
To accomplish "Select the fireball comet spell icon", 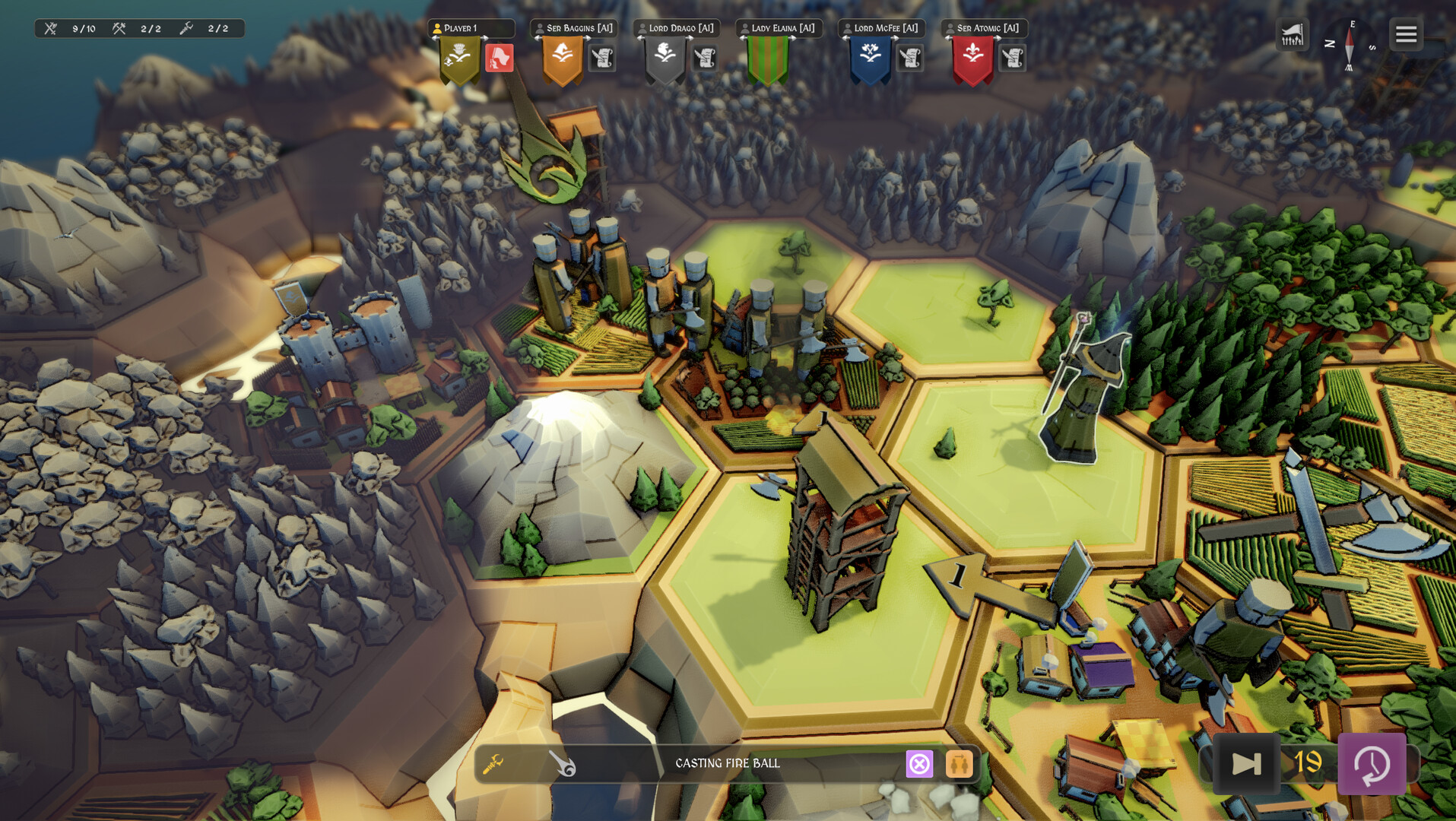I will pos(563,763).
